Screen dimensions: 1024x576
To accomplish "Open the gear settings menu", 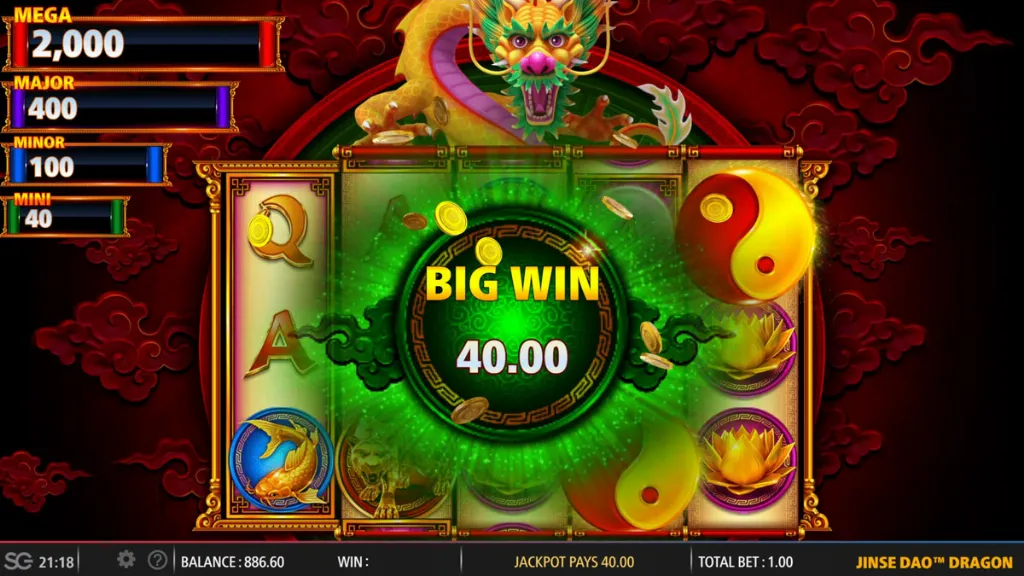I will [x=126, y=560].
